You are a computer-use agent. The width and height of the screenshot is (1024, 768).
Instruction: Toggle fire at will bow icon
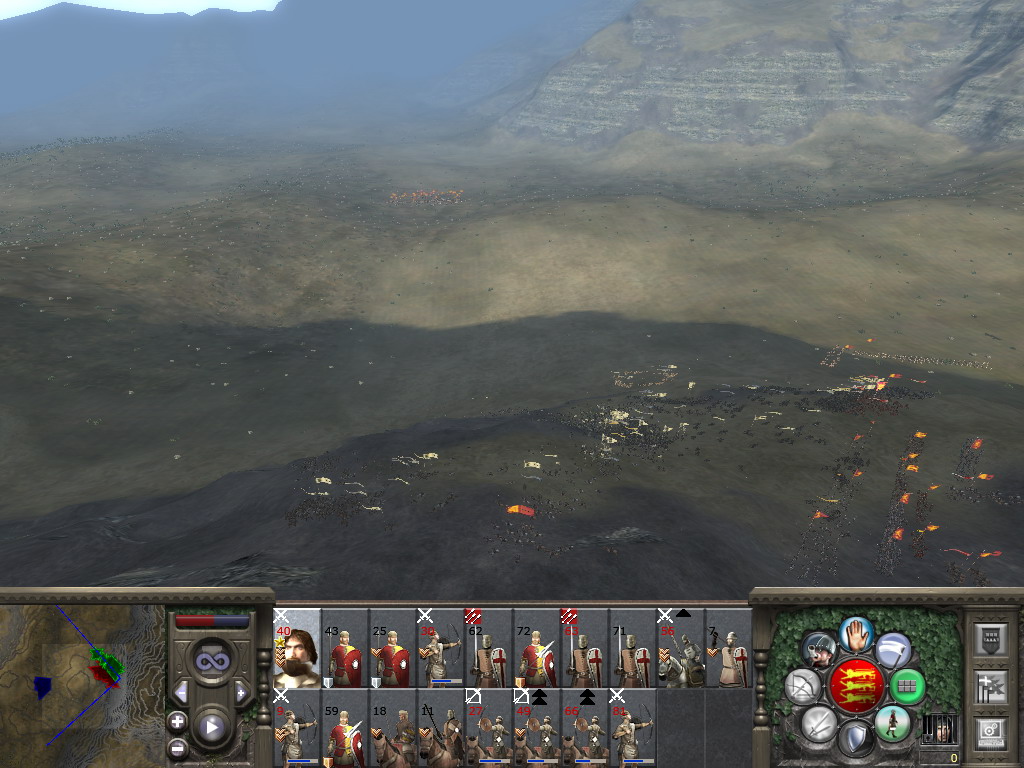[x=804, y=686]
